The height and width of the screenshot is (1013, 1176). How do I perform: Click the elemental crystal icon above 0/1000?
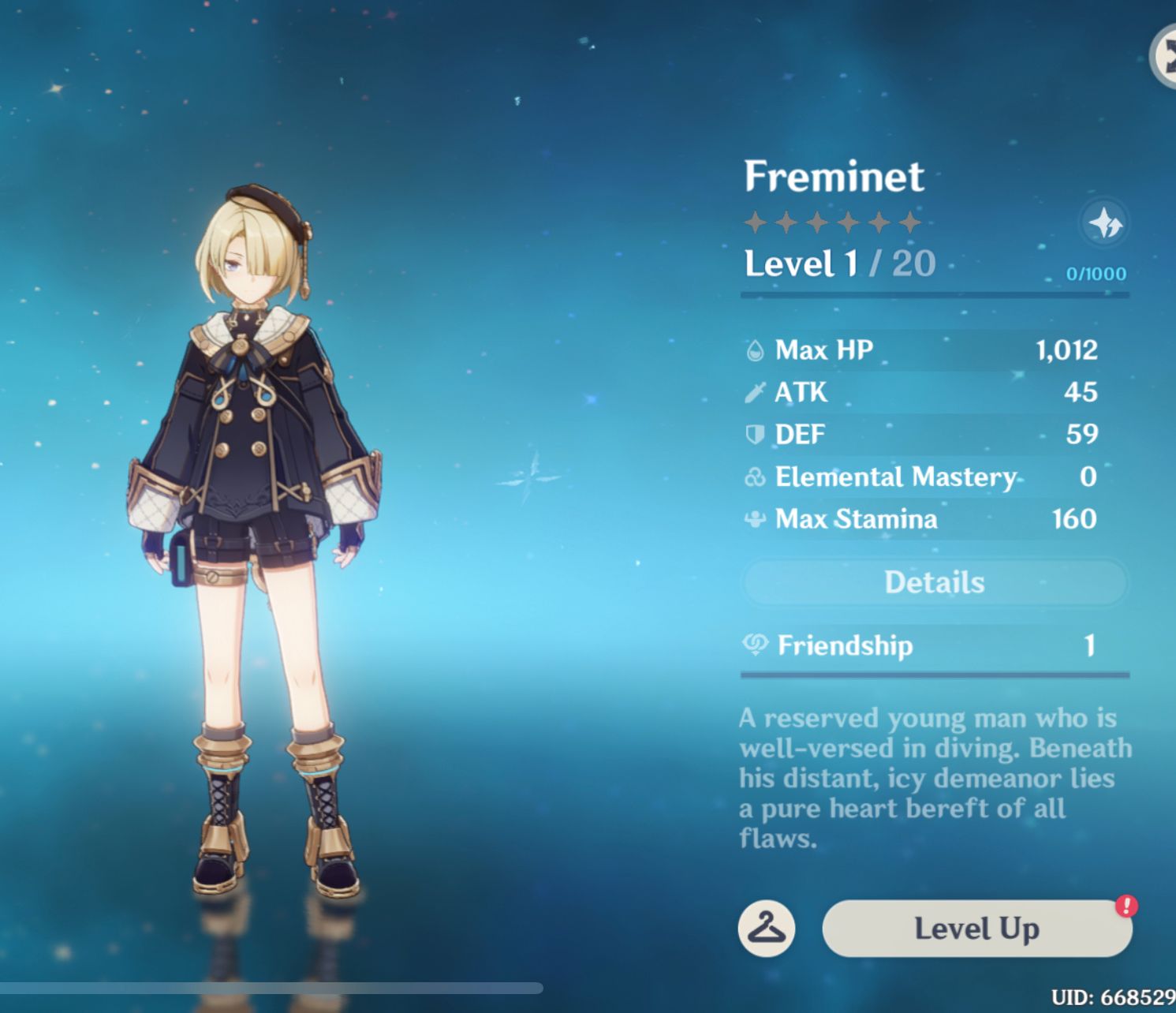[x=1104, y=226]
